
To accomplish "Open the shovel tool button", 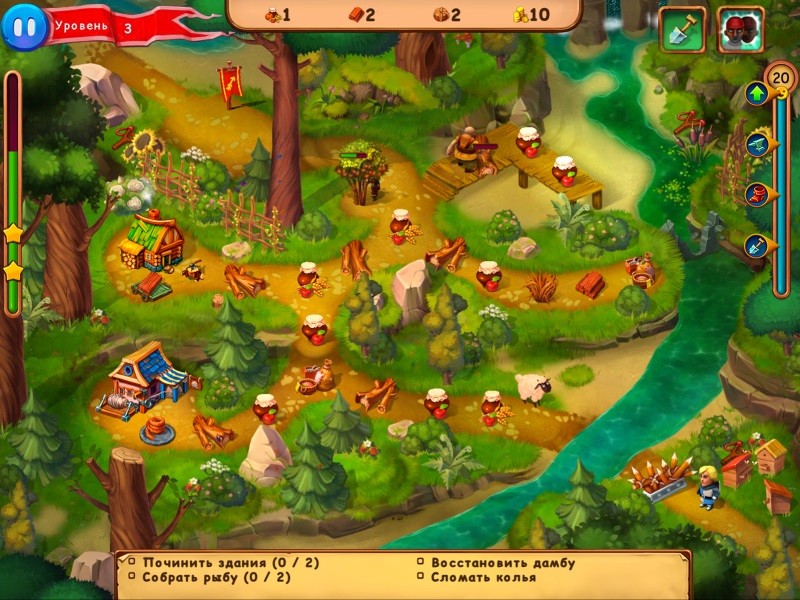I will pyautogui.click(x=683, y=30).
